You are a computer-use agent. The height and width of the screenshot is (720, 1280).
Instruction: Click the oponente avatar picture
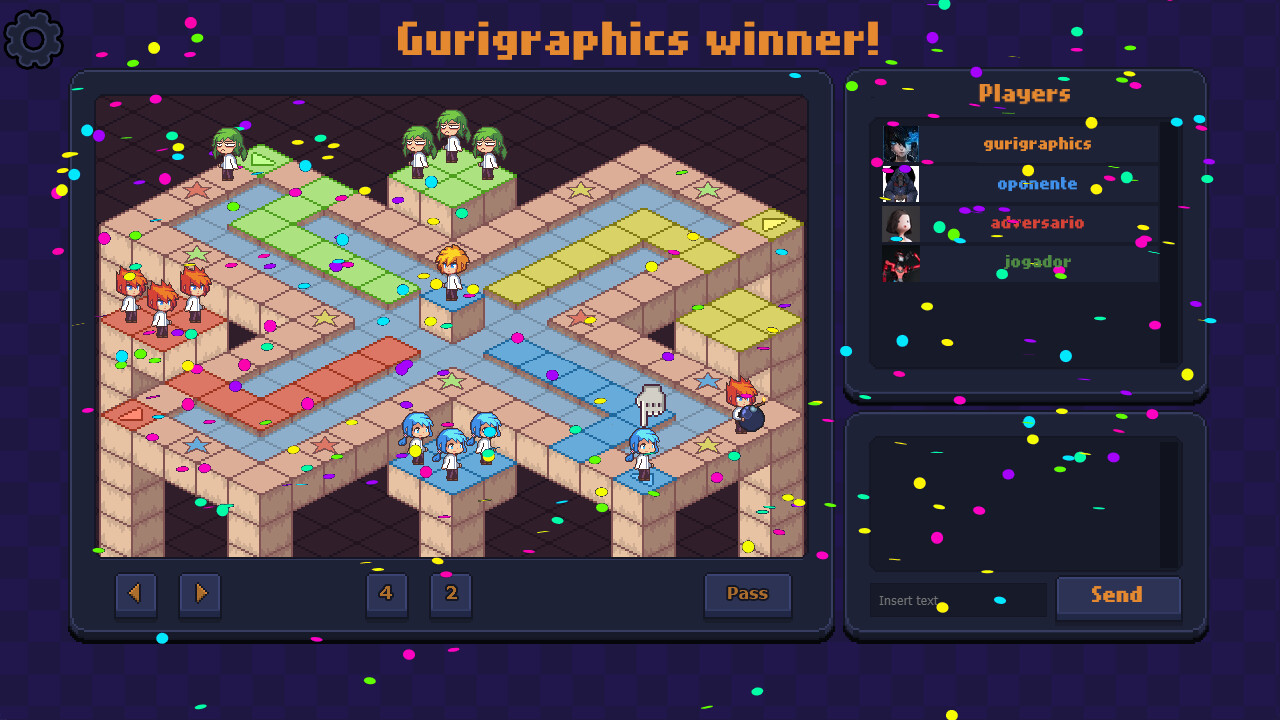click(899, 182)
